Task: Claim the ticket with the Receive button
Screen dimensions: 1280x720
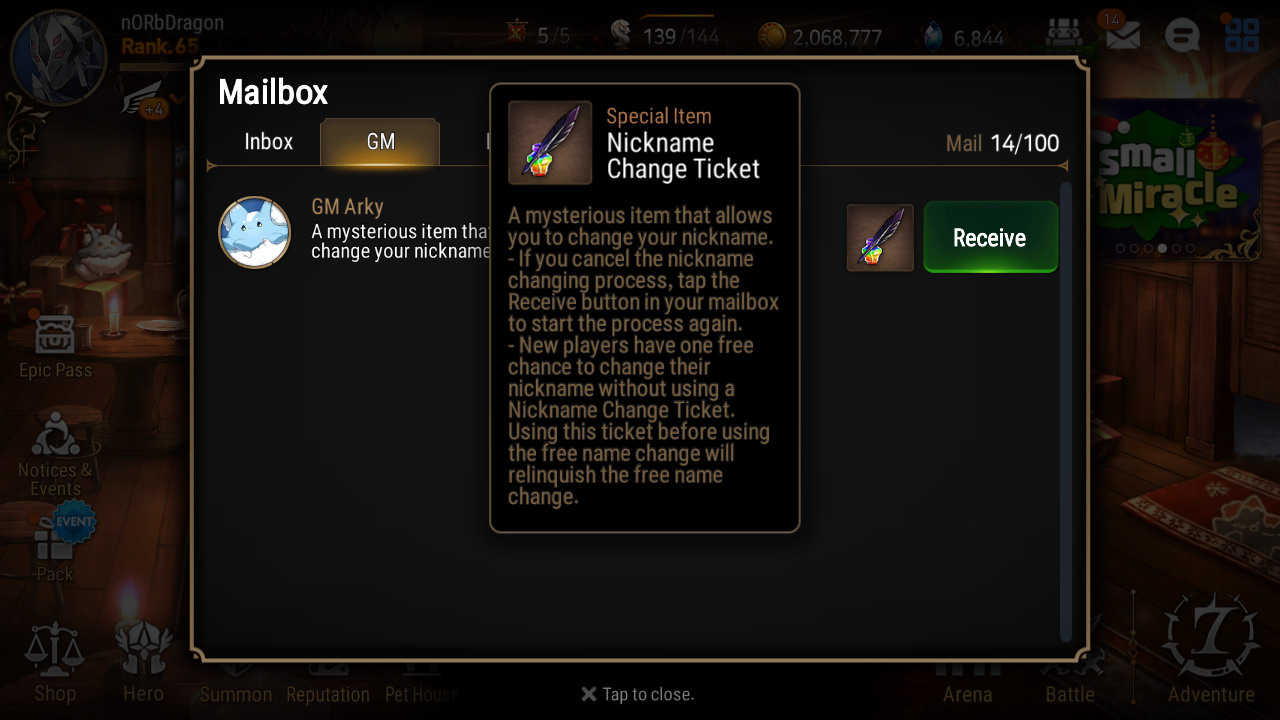Action: coord(990,237)
